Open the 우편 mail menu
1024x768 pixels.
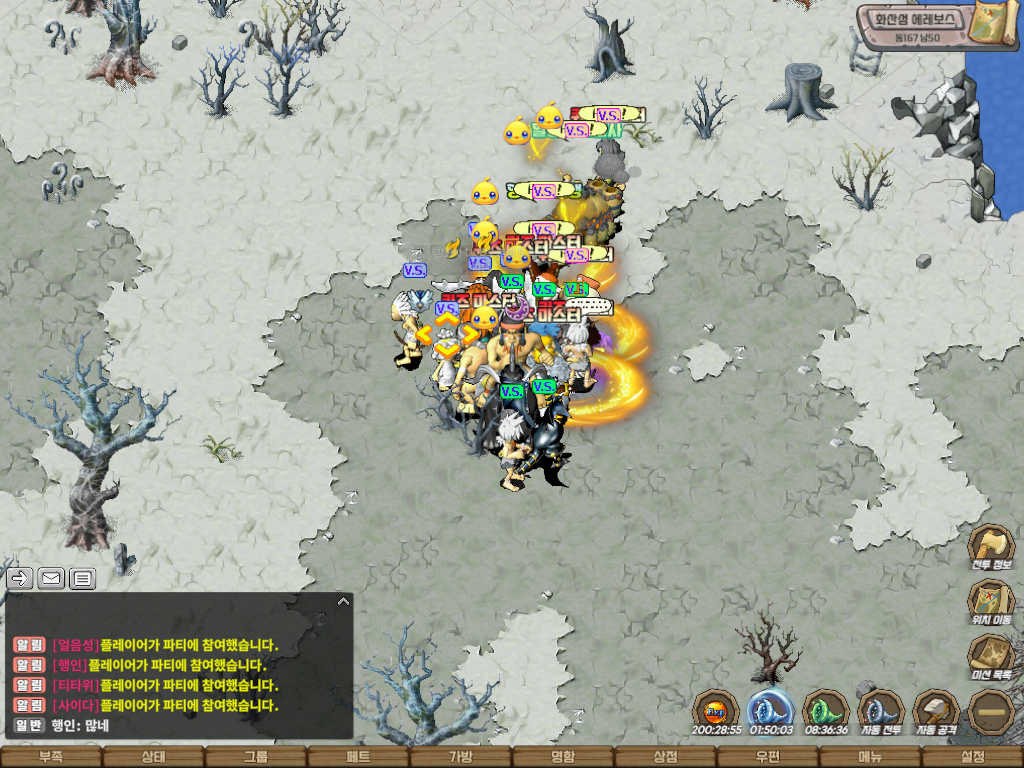click(x=768, y=757)
